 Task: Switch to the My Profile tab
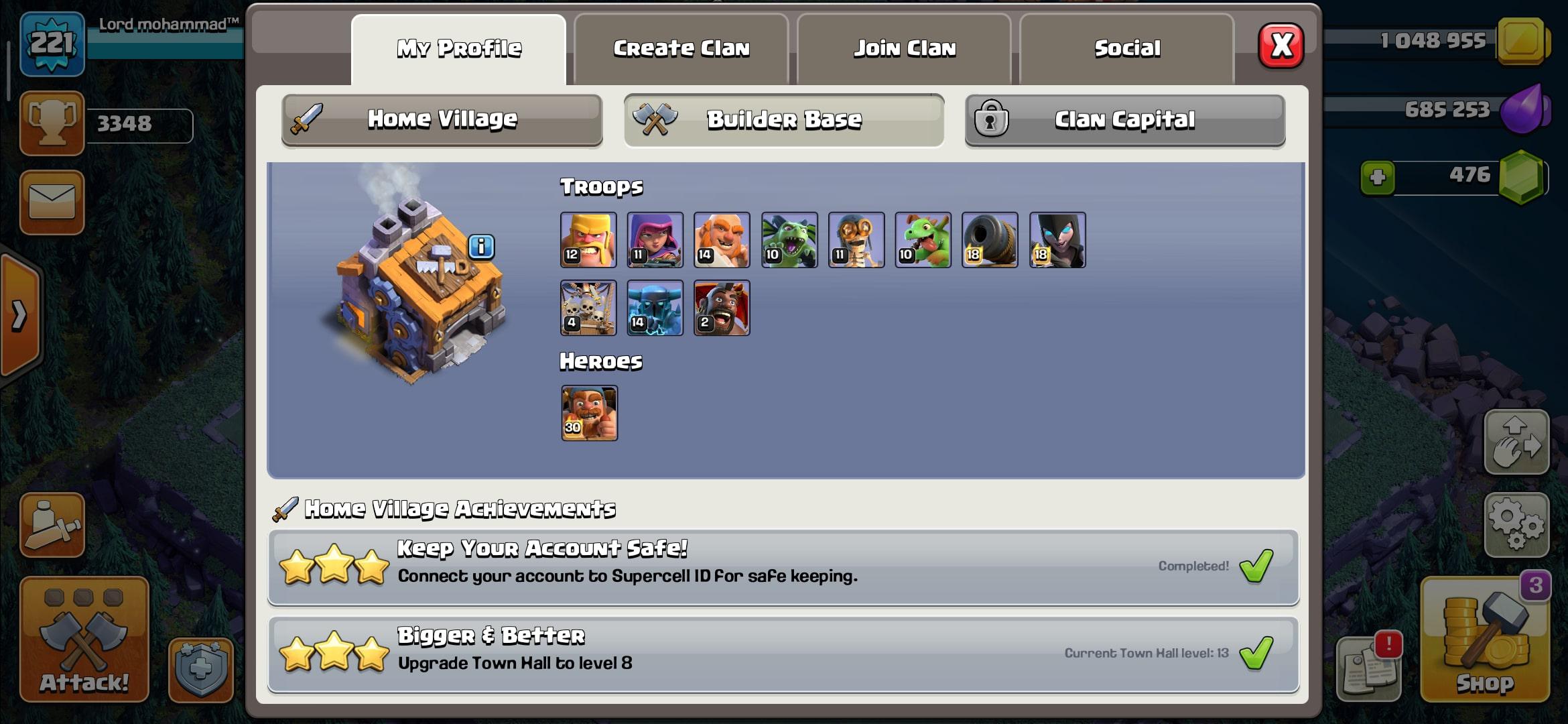[x=459, y=49]
